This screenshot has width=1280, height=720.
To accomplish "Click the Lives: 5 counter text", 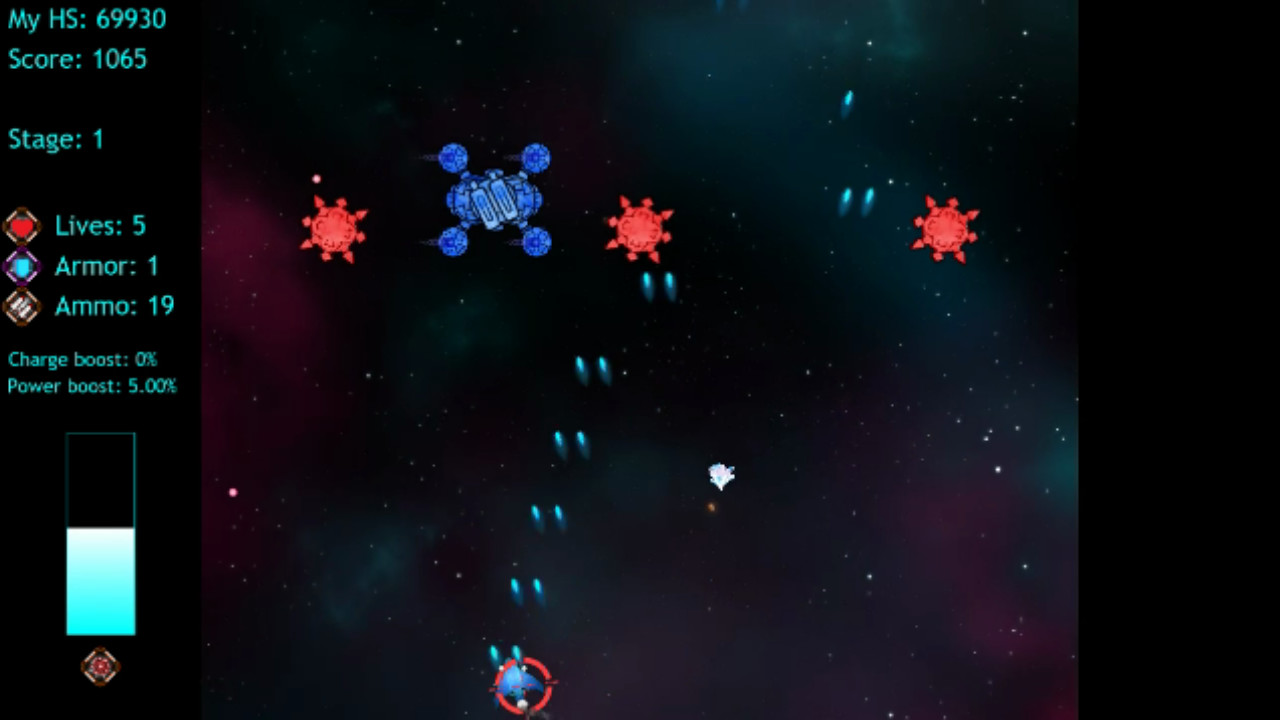I will (99, 225).
